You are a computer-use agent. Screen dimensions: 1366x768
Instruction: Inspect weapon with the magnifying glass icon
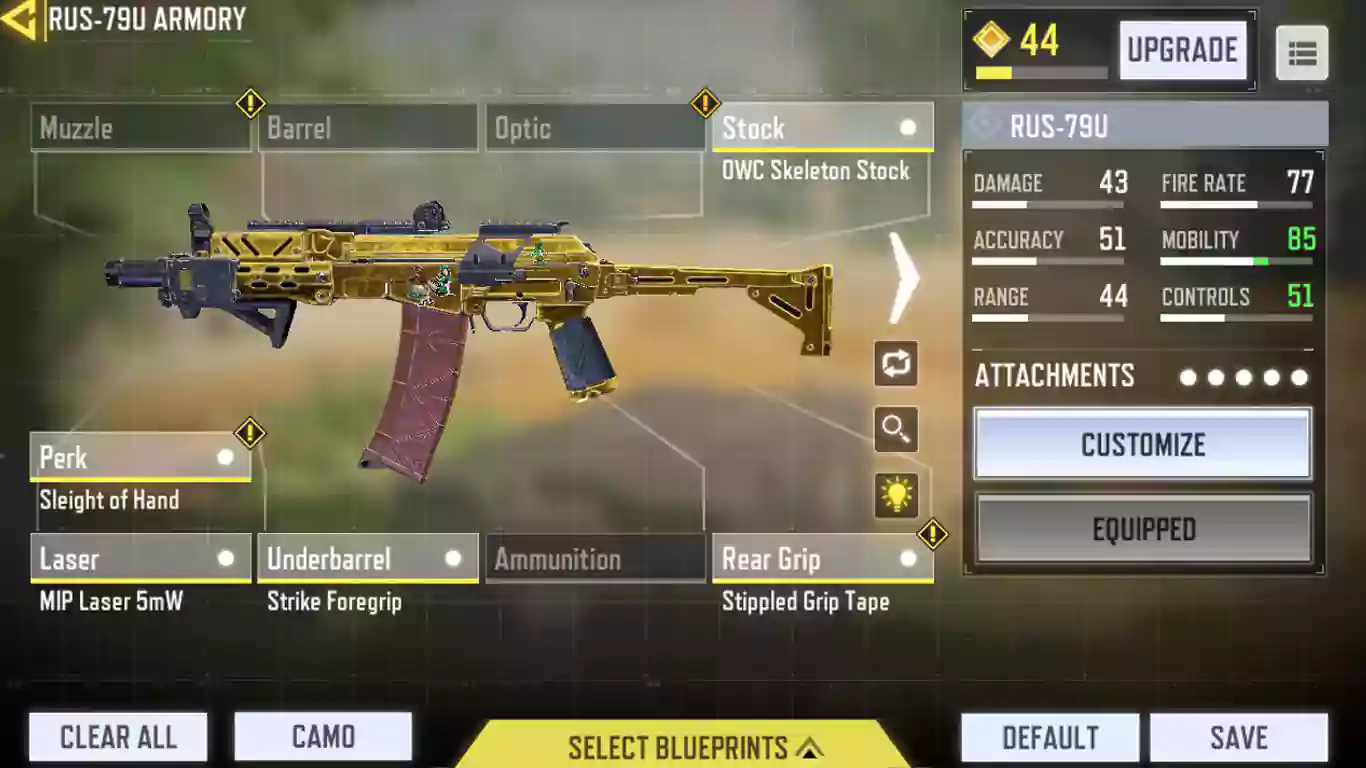[x=895, y=429]
